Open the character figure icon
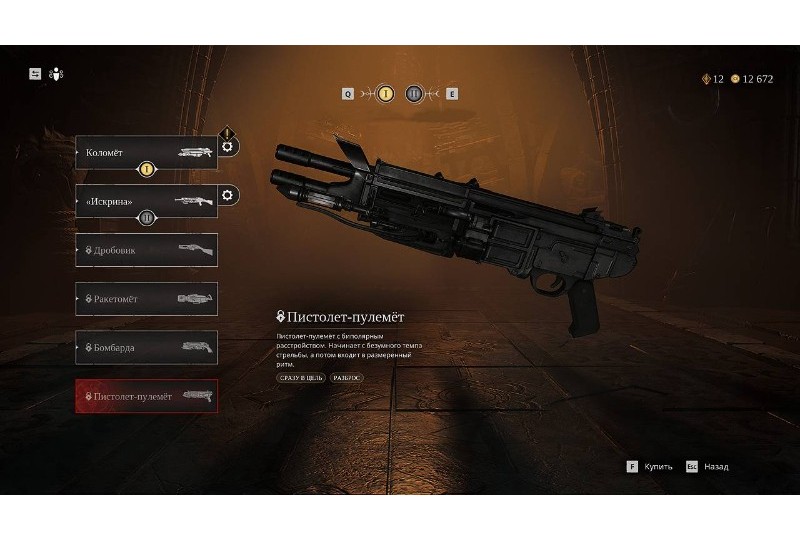This screenshot has width=800, height=540. pos(55,73)
